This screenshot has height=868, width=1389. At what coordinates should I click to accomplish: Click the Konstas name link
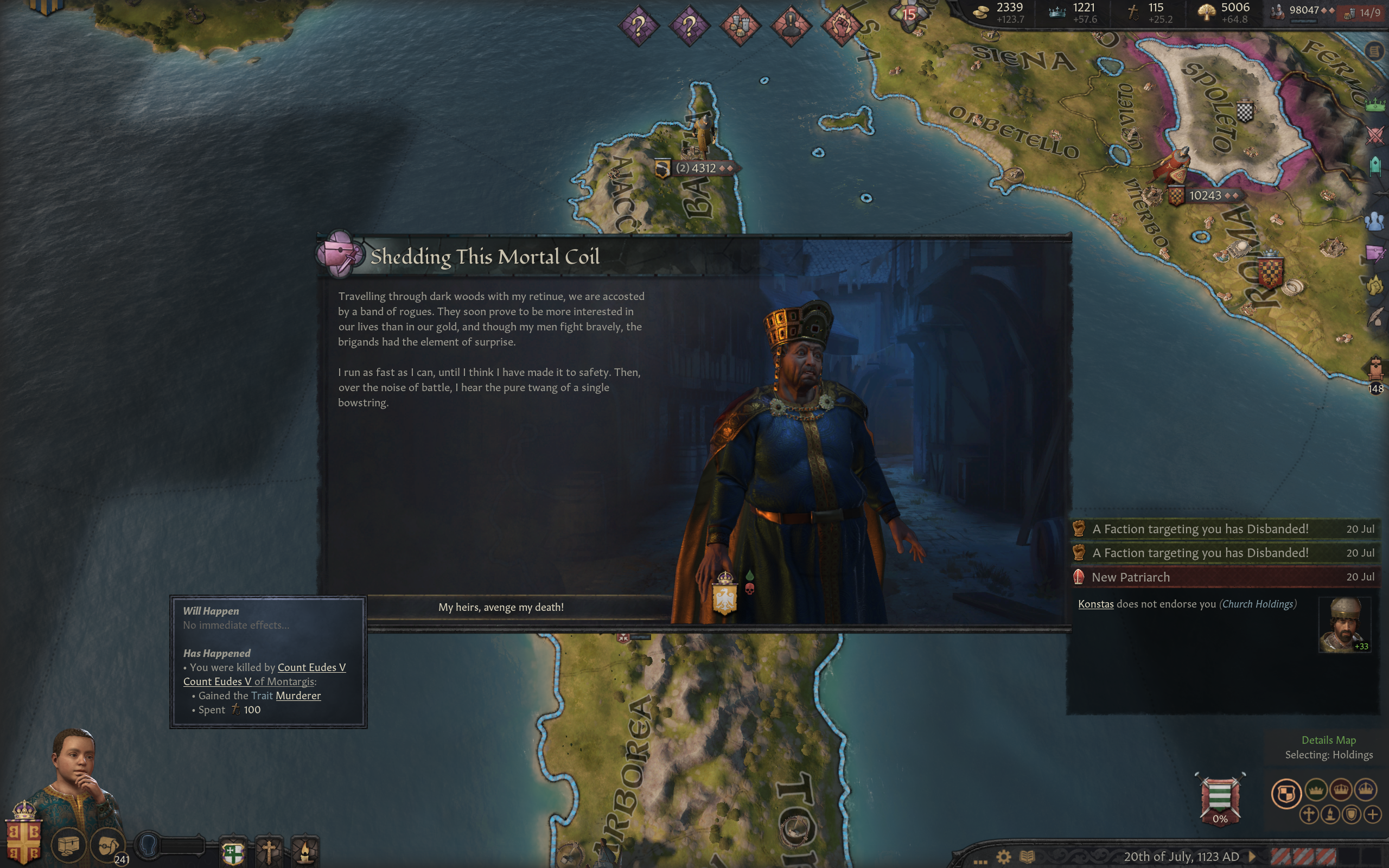[x=1095, y=604]
